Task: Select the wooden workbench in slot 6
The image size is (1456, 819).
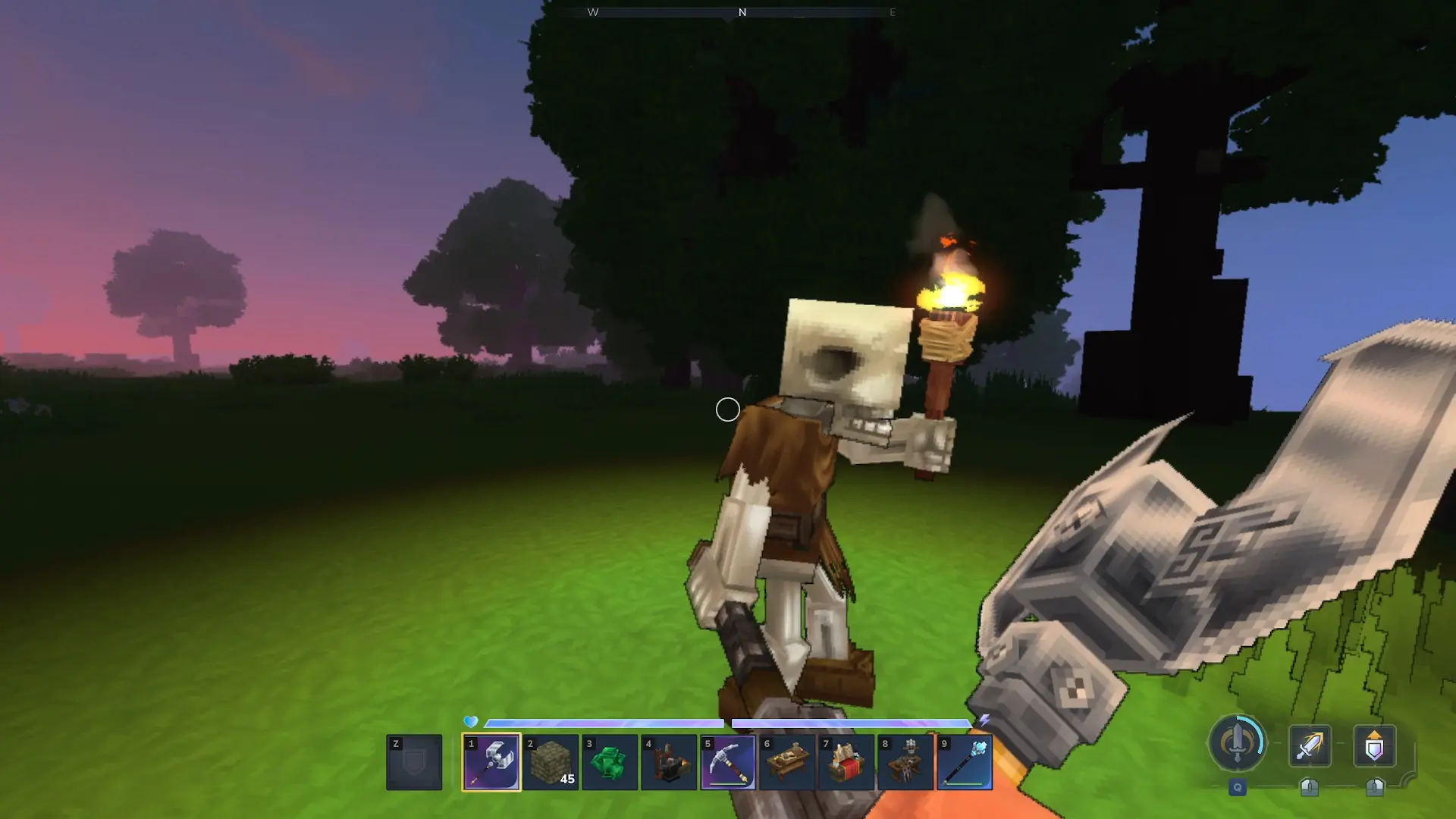Action: [x=787, y=762]
